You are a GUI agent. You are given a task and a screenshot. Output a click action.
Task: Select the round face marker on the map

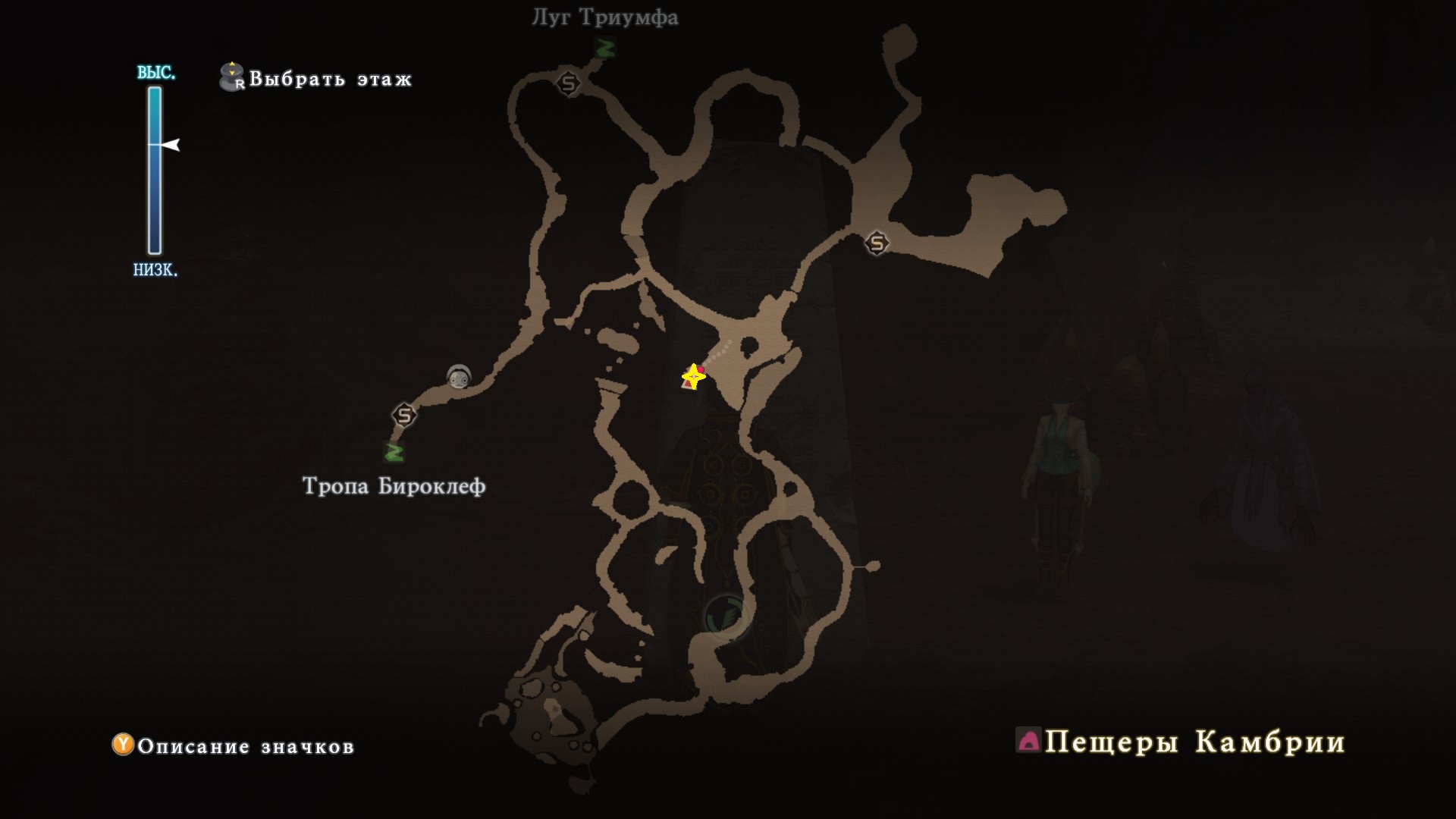coord(458,375)
